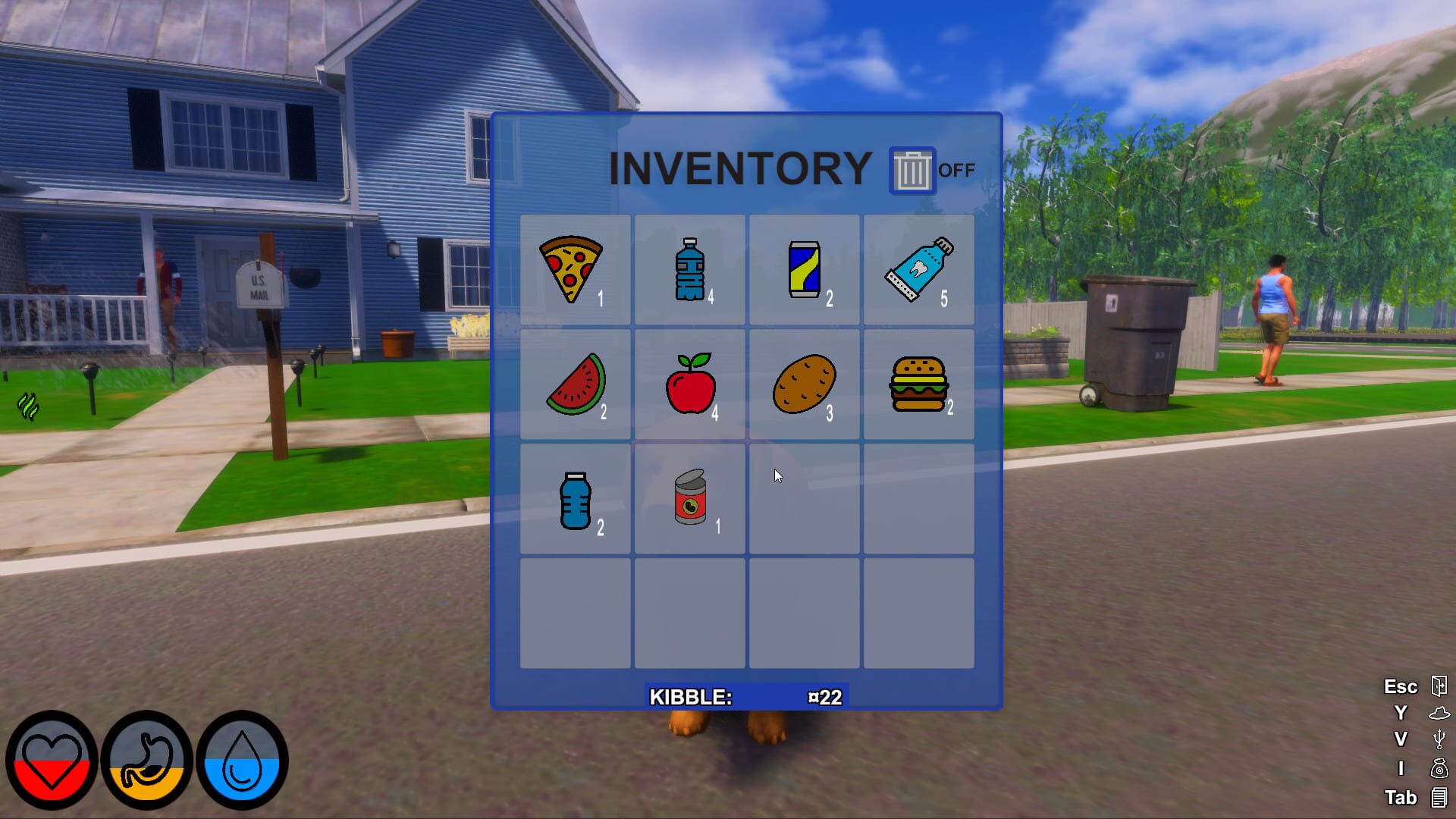Image resolution: width=1456 pixels, height=819 pixels.
Task: Select the yellow soda can item
Action: (804, 269)
